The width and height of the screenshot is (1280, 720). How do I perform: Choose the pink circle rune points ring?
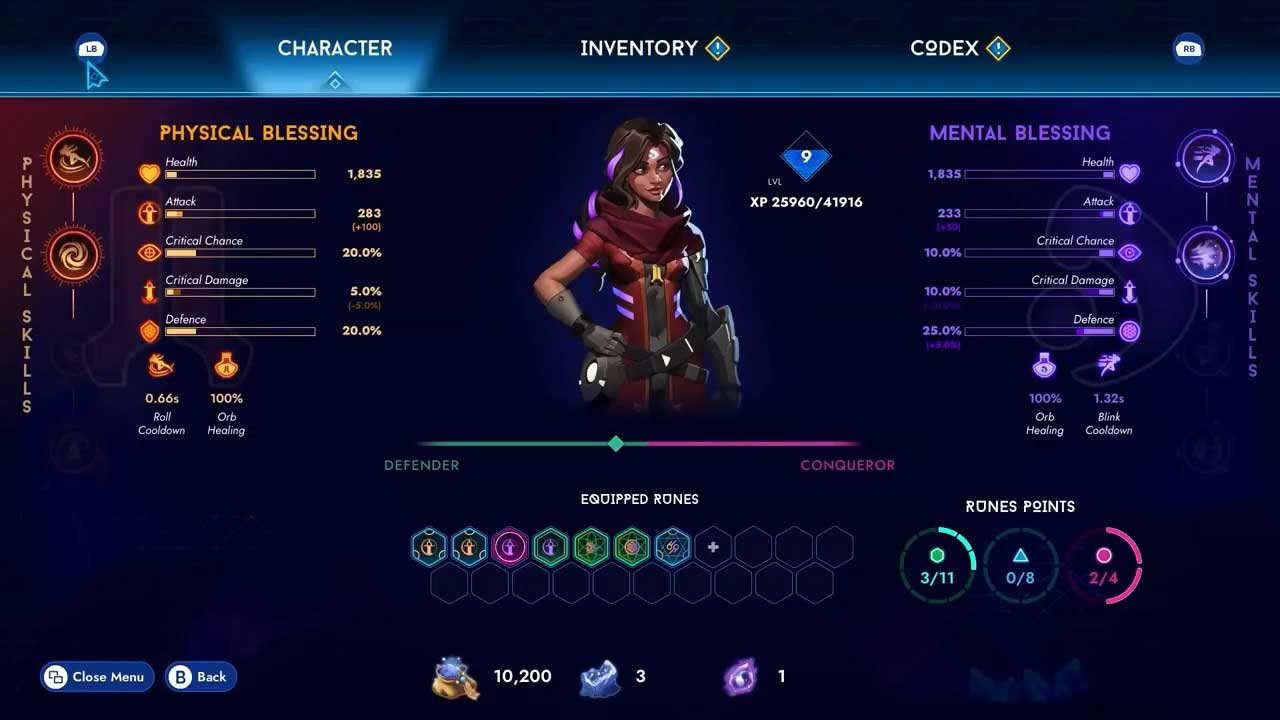point(1104,566)
